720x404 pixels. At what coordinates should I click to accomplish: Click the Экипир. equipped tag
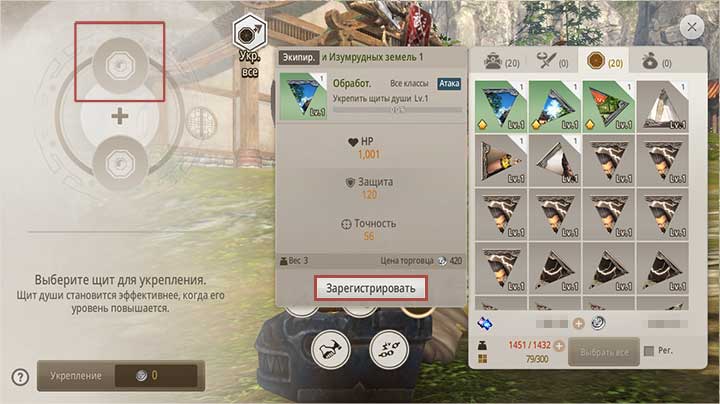300,58
